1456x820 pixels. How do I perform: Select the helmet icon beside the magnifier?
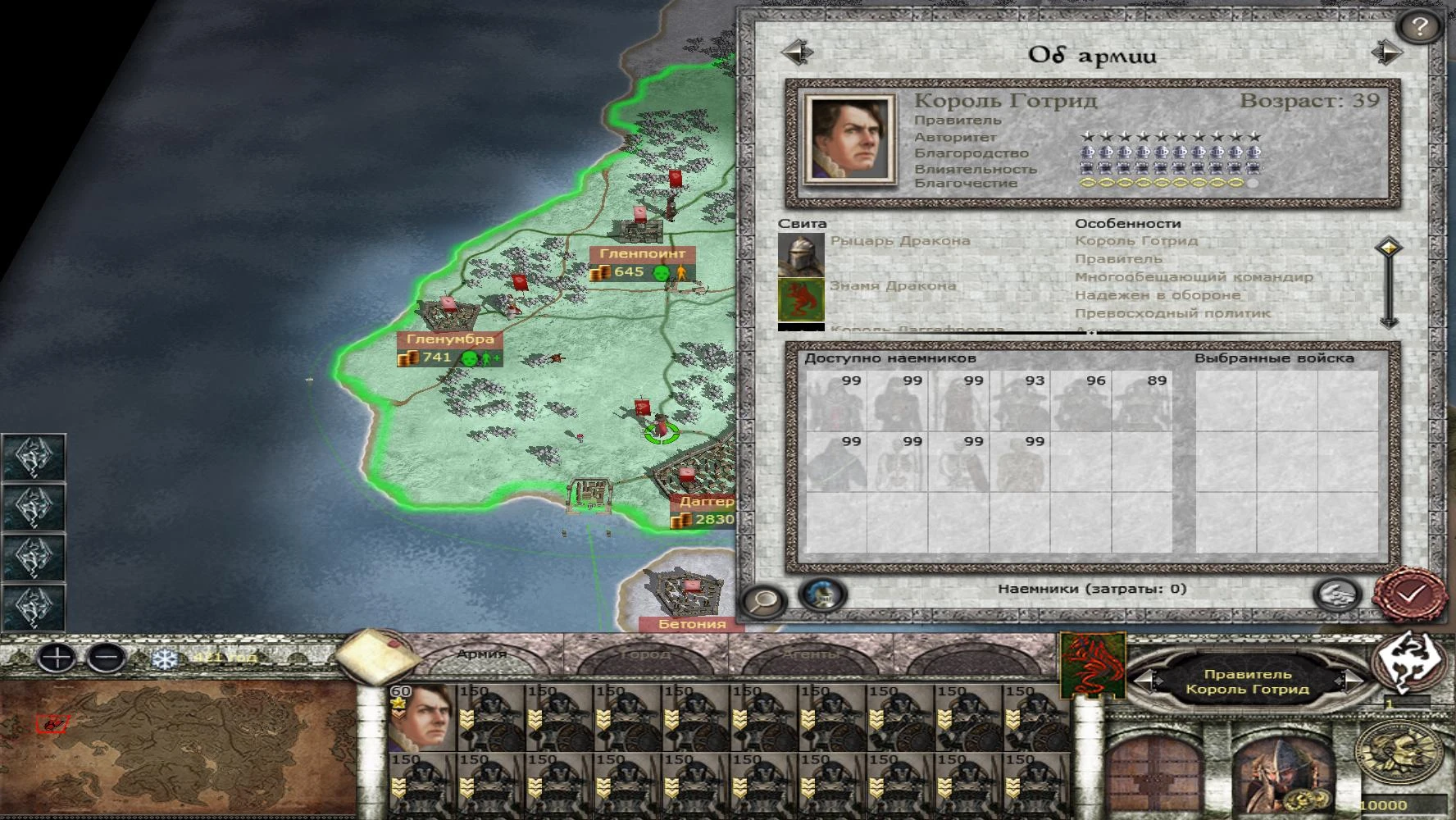[x=824, y=596]
